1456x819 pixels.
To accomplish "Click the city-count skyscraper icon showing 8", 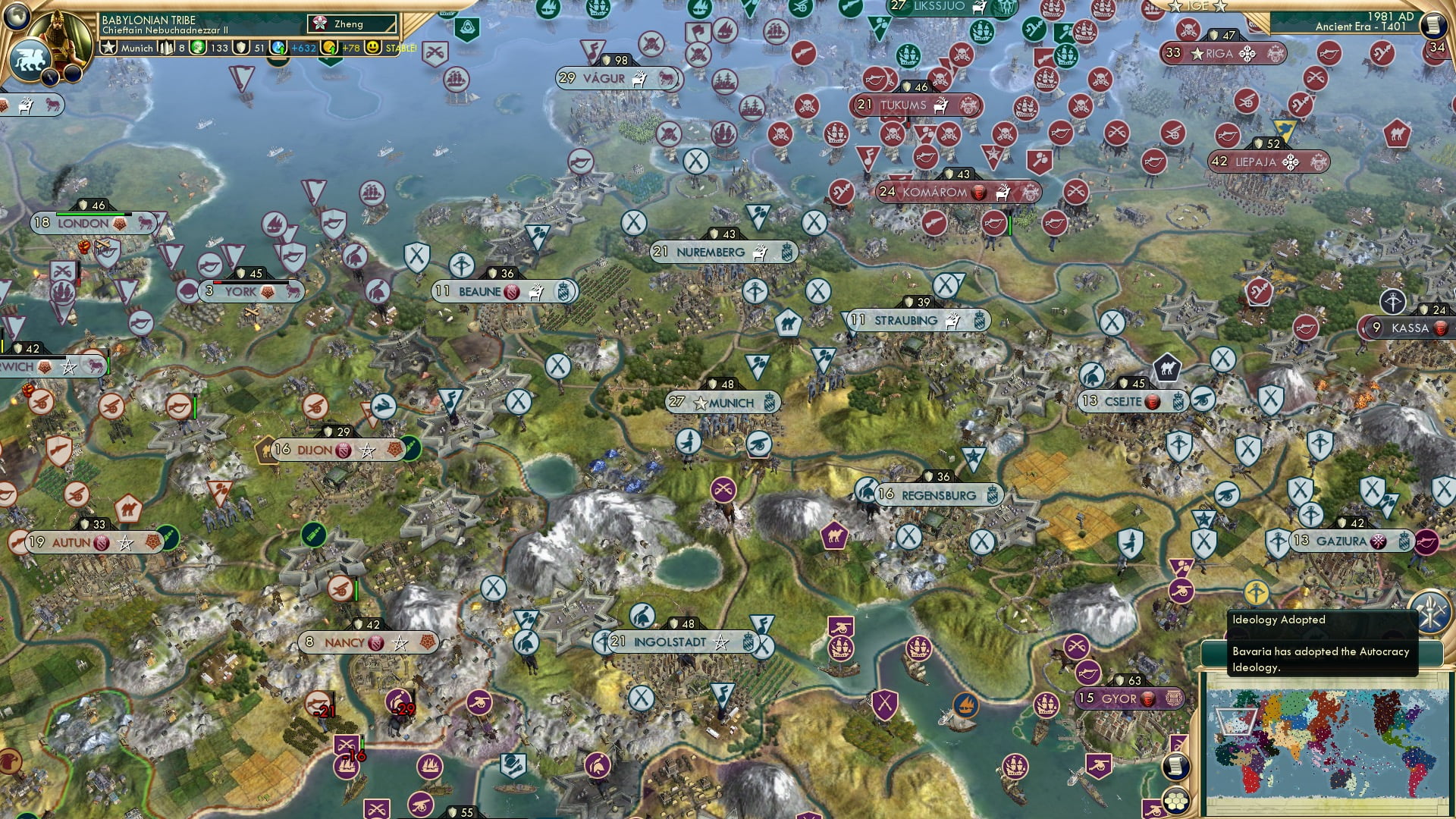I will tap(167, 48).
